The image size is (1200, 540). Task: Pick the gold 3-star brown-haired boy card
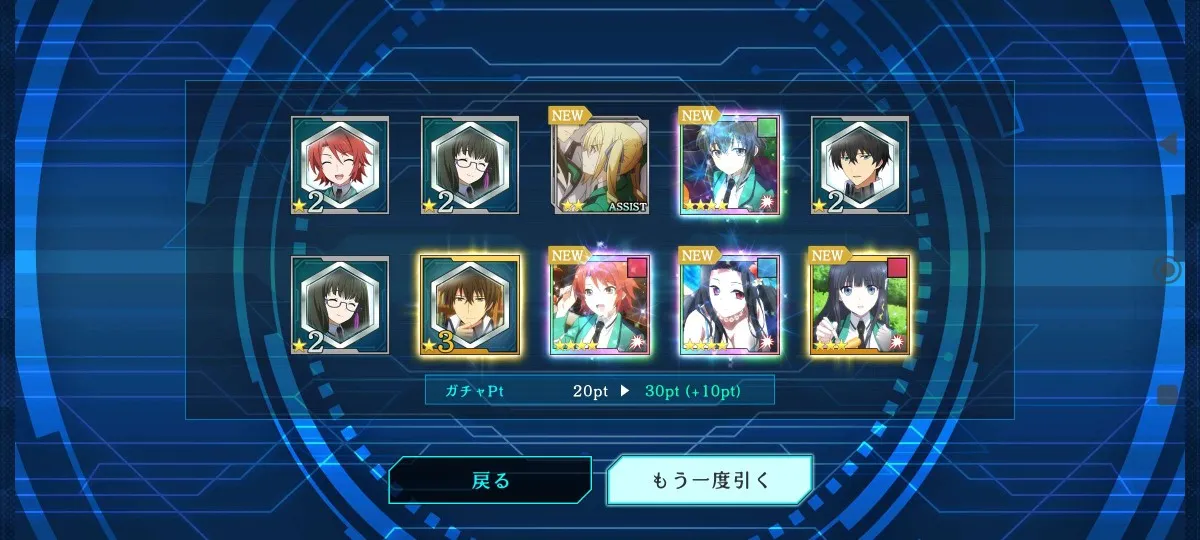[470, 305]
